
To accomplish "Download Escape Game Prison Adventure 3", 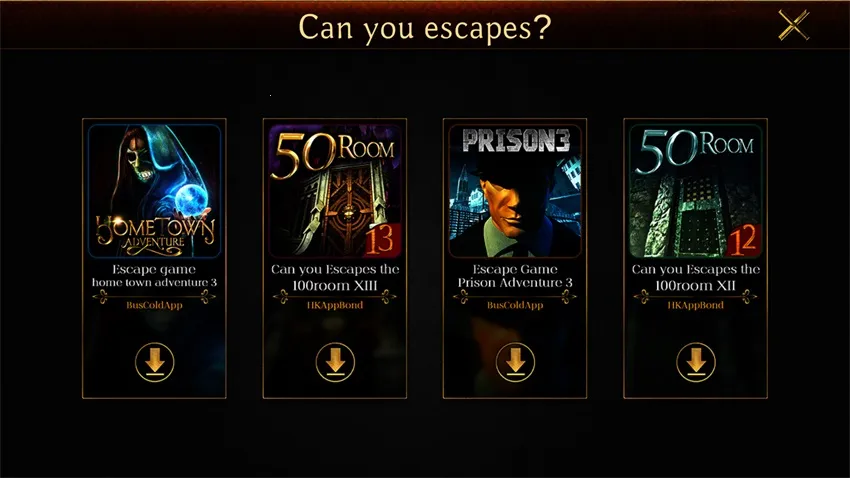I will (x=515, y=361).
